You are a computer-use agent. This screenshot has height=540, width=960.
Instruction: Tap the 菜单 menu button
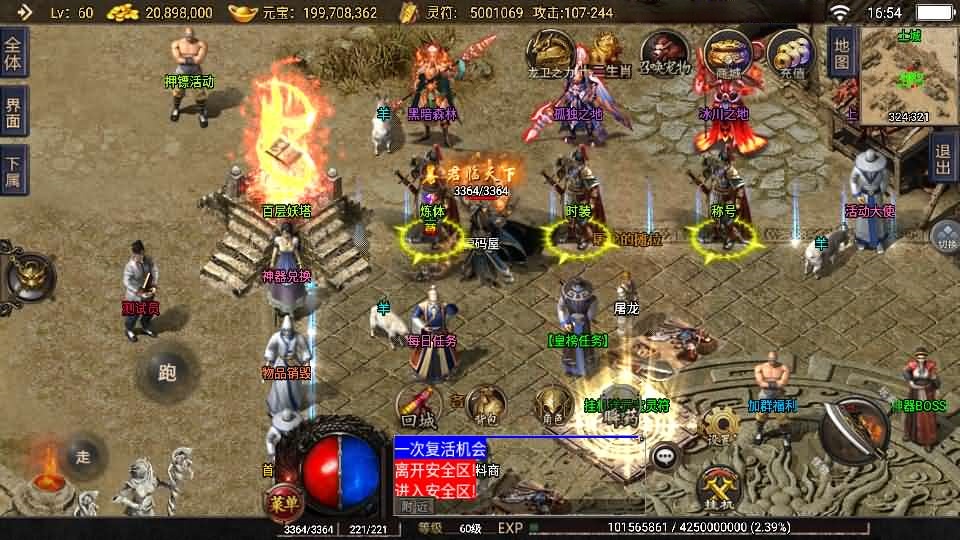[x=281, y=500]
